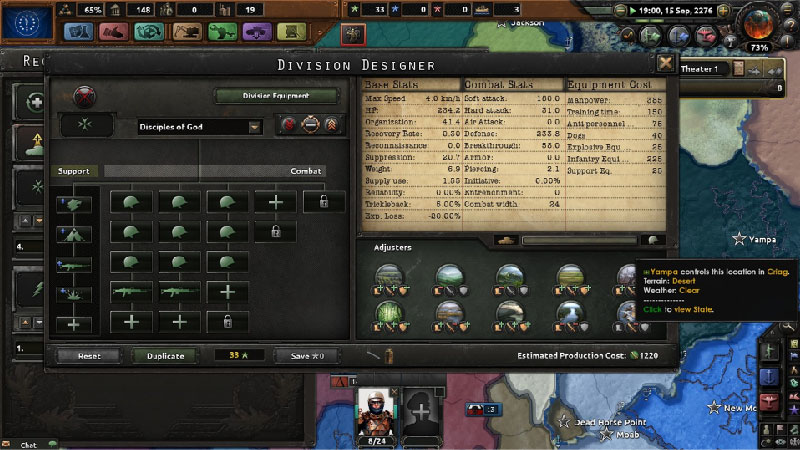This screenshot has width=800, height=450.
Task: Duplicate this division template
Action: point(165,356)
